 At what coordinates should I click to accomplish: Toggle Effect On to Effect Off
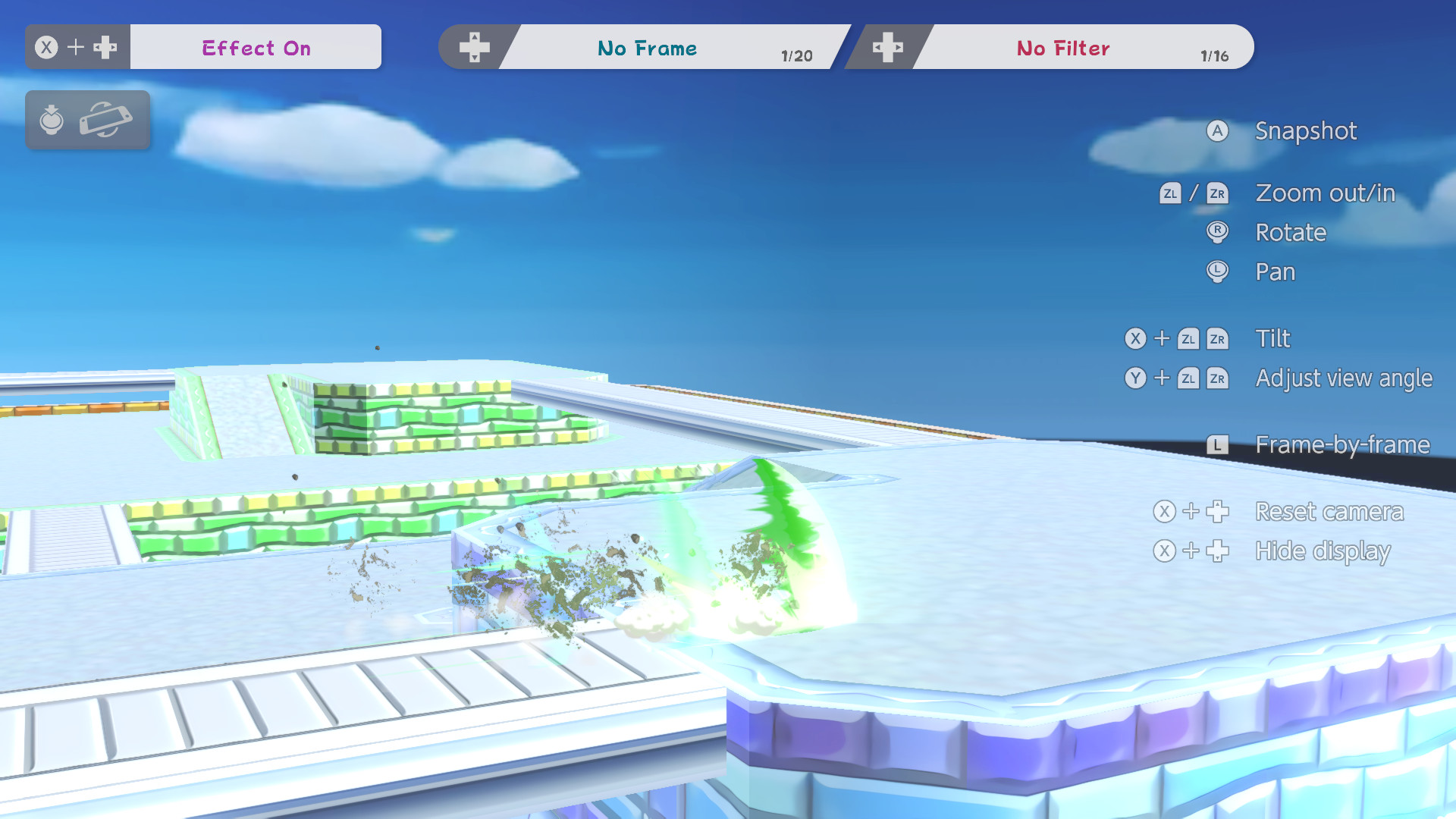coord(256,48)
